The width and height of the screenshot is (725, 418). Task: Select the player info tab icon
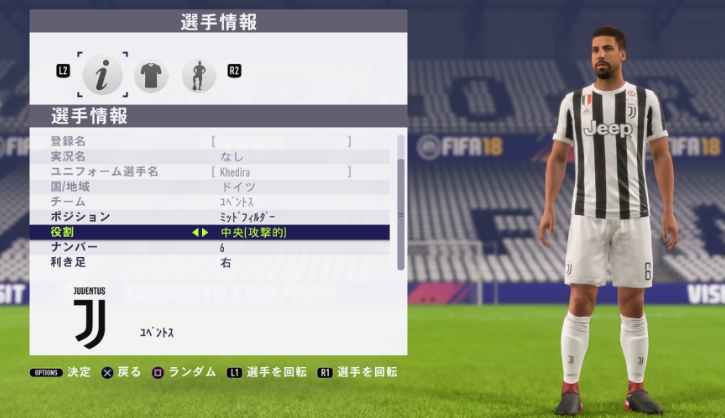tap(102, 73)
